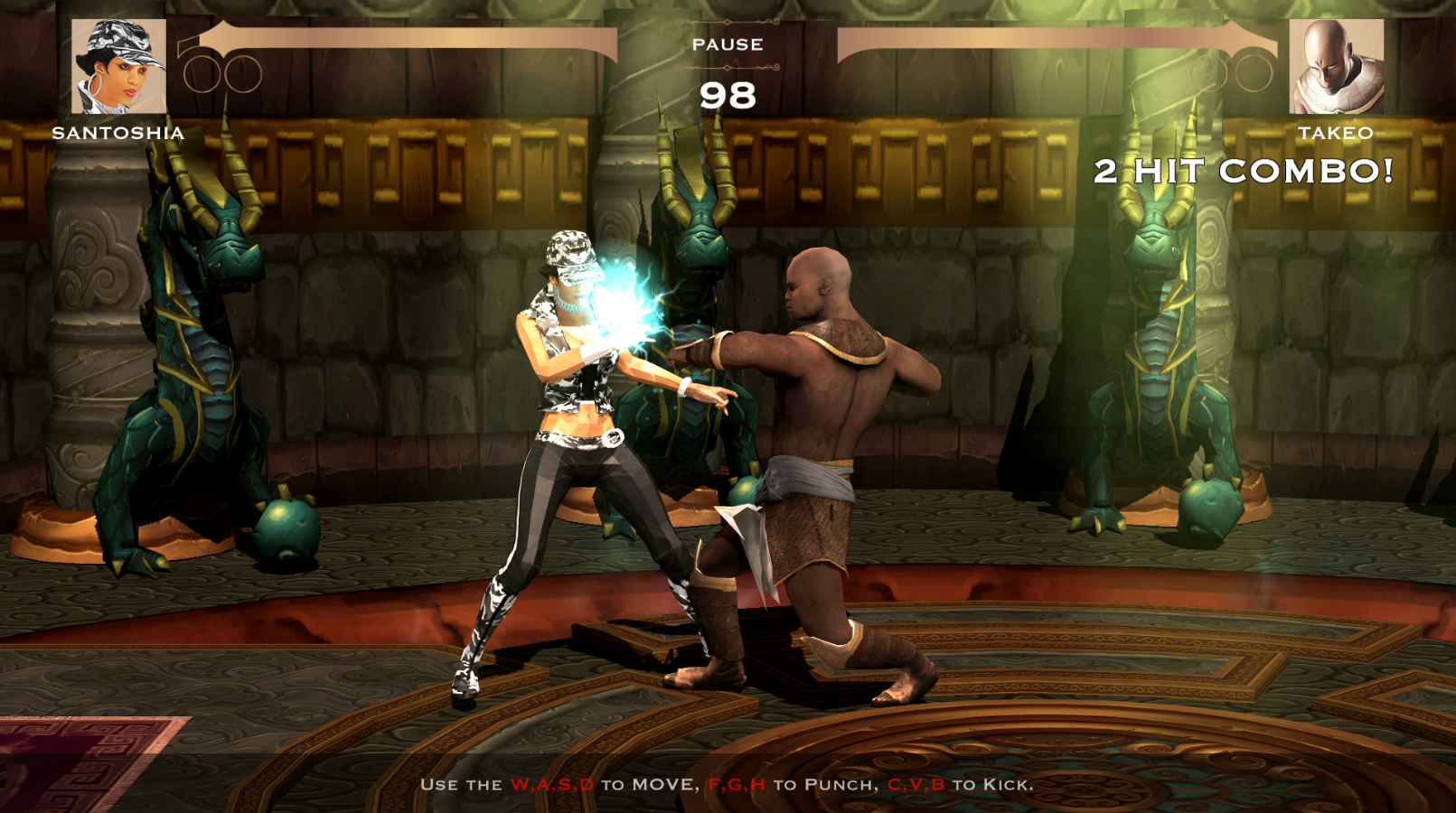Toggle the PAUSE state of the match
Viewport: 1456px width, 813px height.
coord(728,43)
